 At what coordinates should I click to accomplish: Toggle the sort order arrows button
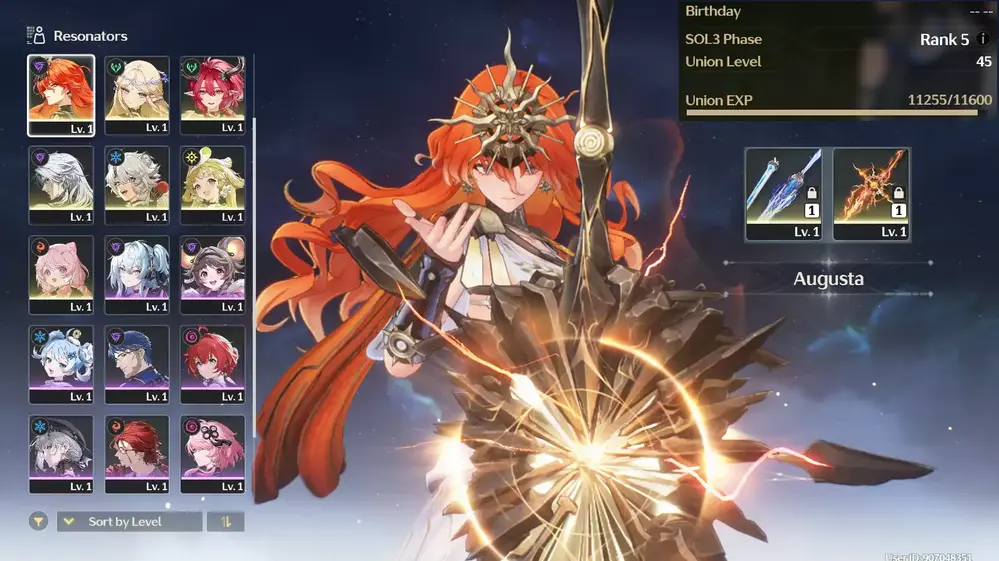[225, 521]
